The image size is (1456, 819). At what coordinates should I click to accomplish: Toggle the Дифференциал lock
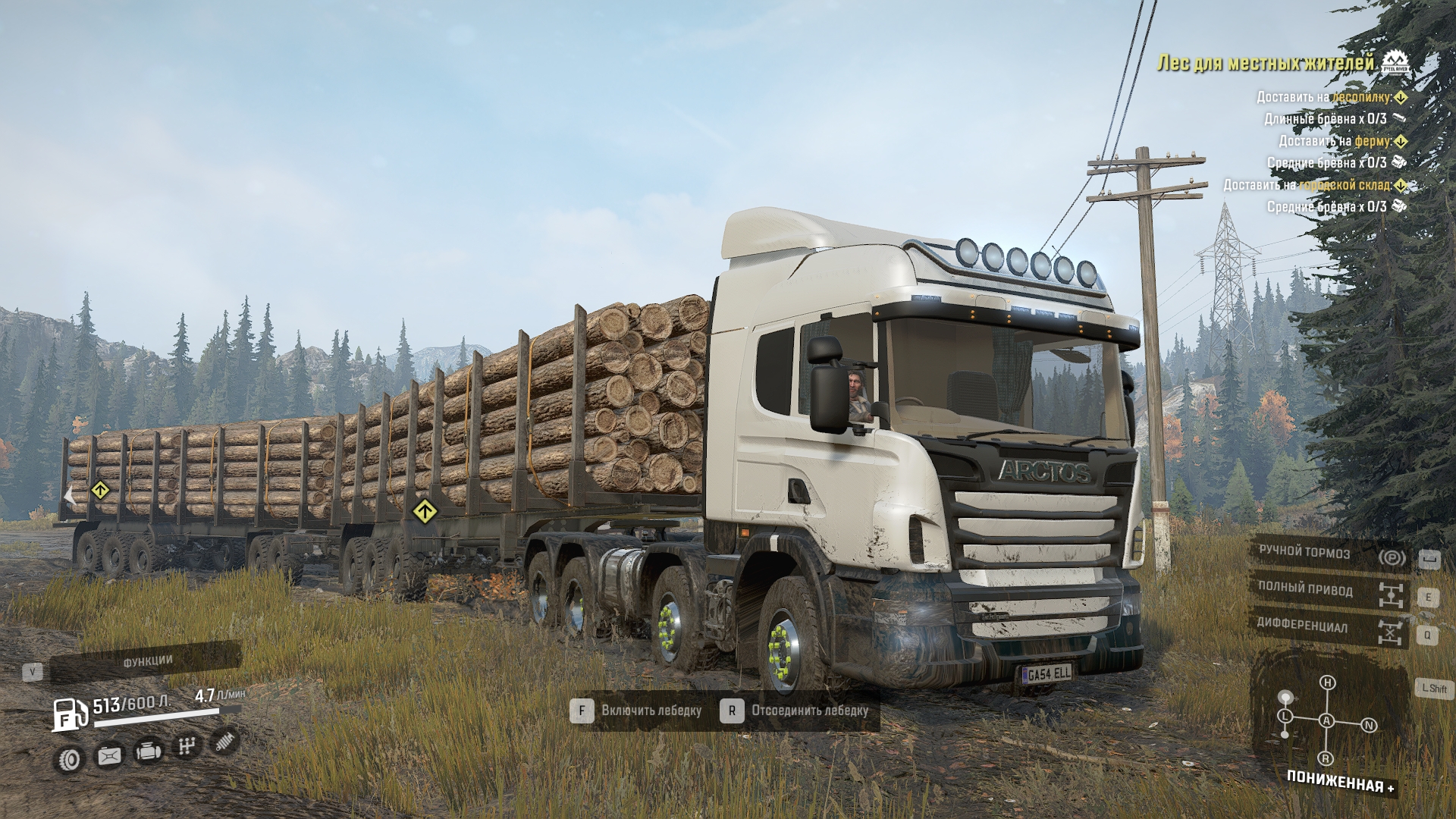click(x=1329, y=627)
